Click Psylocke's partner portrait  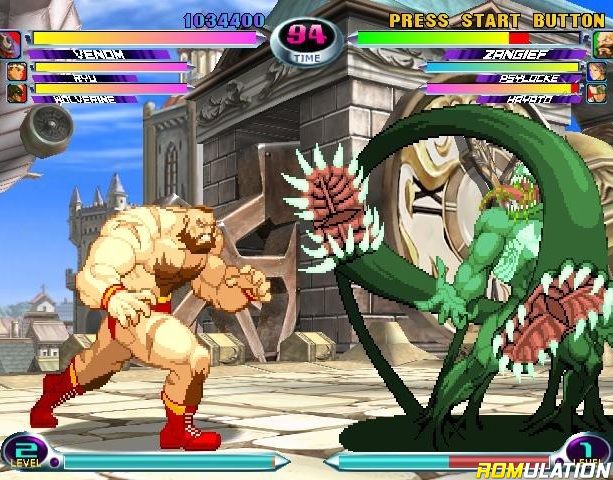pos(599,70)
